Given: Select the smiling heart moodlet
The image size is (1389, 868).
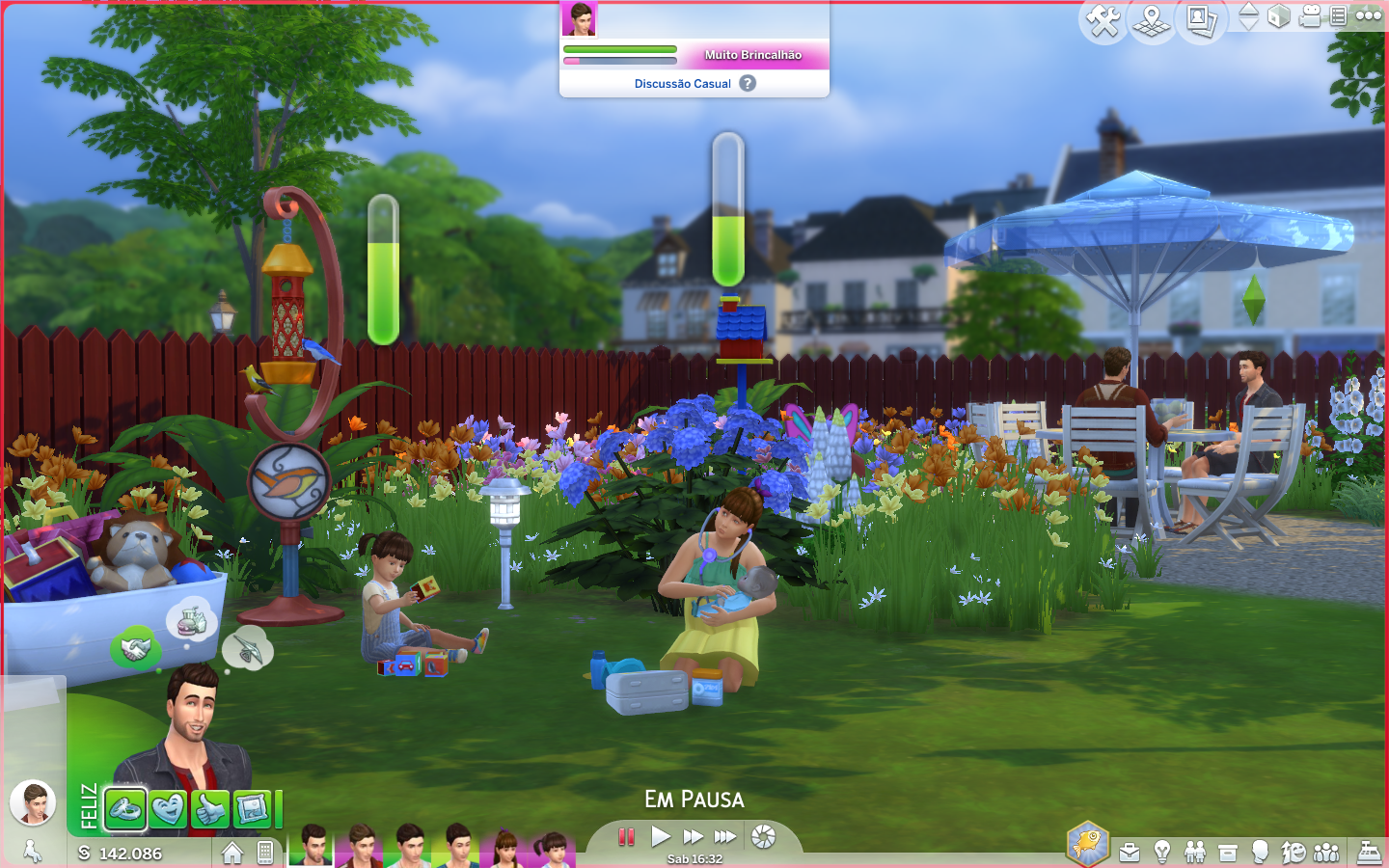Looking at the screenshot, I should [168, 810].
